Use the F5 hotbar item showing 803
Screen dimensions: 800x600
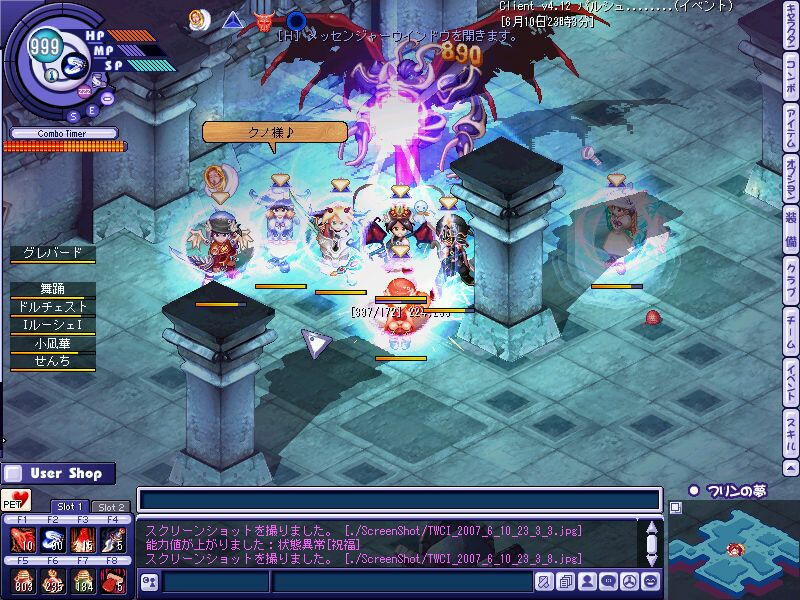pos(22,581)
